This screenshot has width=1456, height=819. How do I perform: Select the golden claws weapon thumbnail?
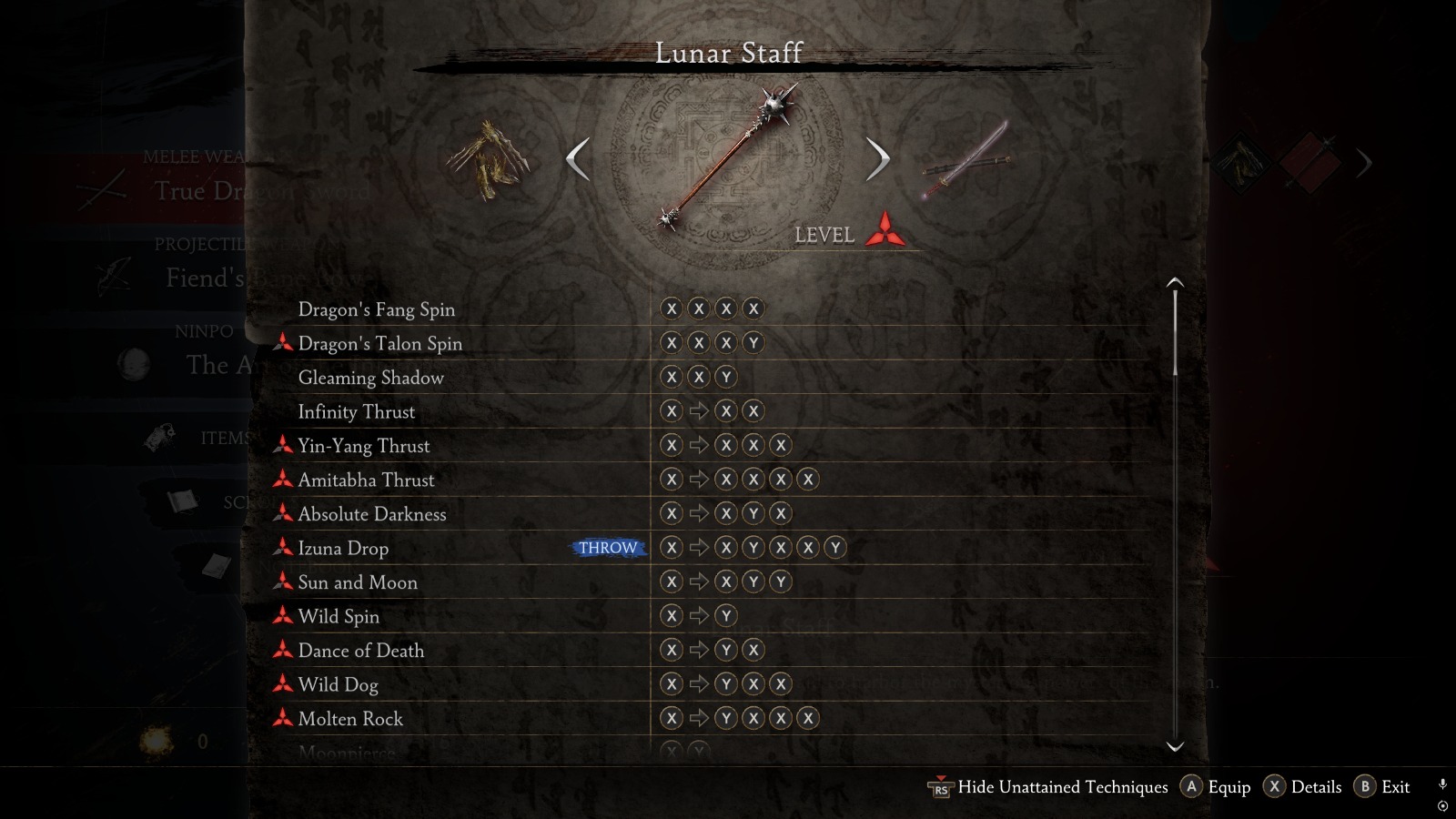(489, 162)
